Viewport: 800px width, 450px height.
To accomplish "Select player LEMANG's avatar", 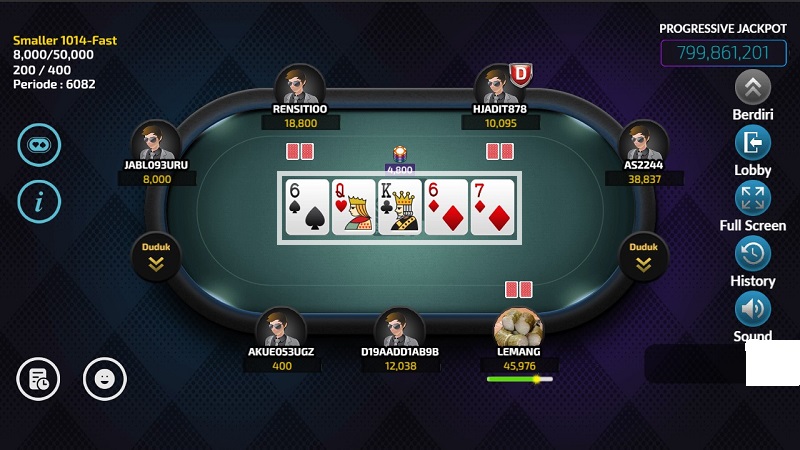I will (x=518, y=329).
